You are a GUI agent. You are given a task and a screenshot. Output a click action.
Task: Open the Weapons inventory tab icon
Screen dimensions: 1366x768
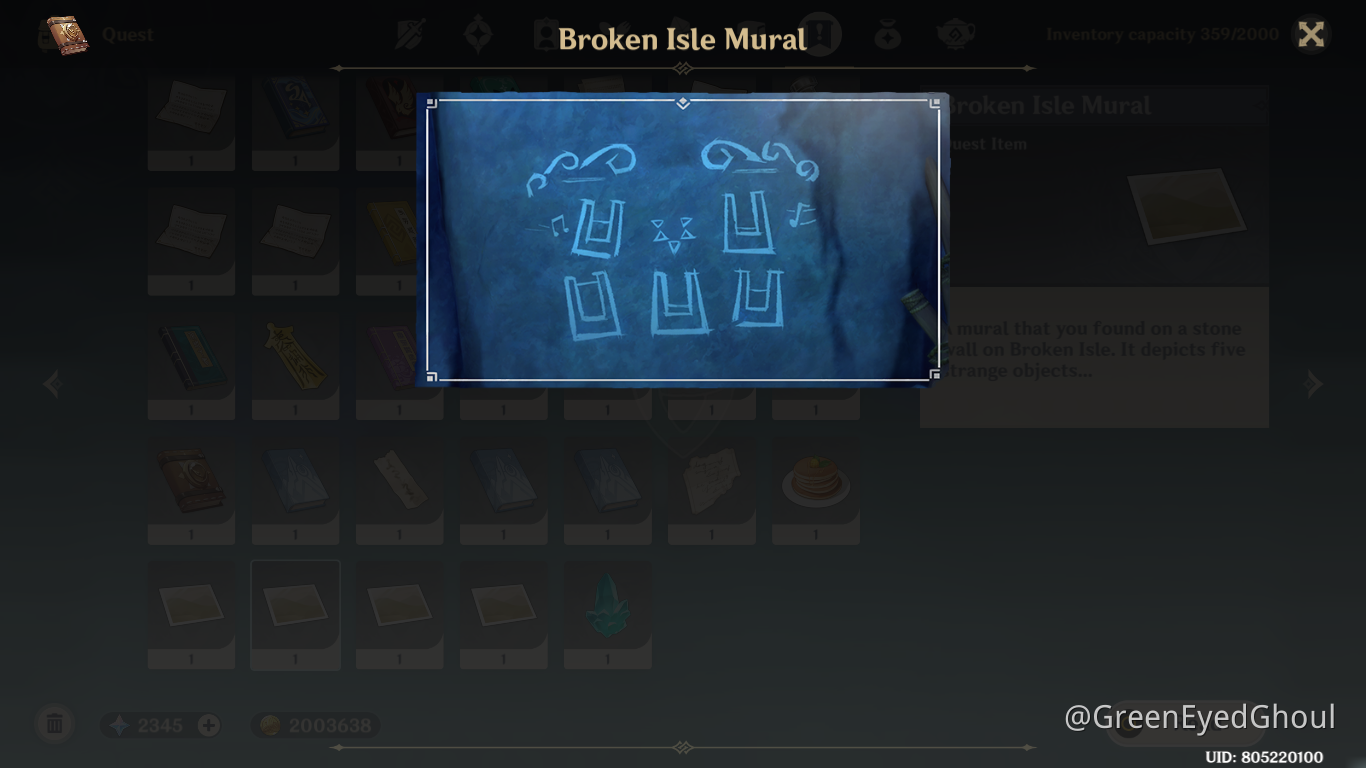click(x=411, y=32)
